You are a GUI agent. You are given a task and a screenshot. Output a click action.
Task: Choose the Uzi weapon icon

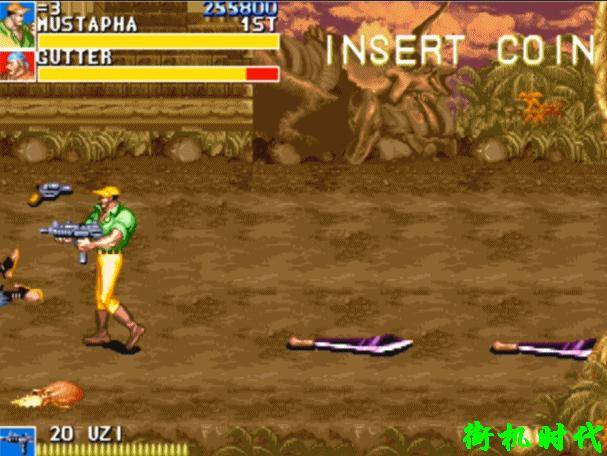click(x=17, y=441)
